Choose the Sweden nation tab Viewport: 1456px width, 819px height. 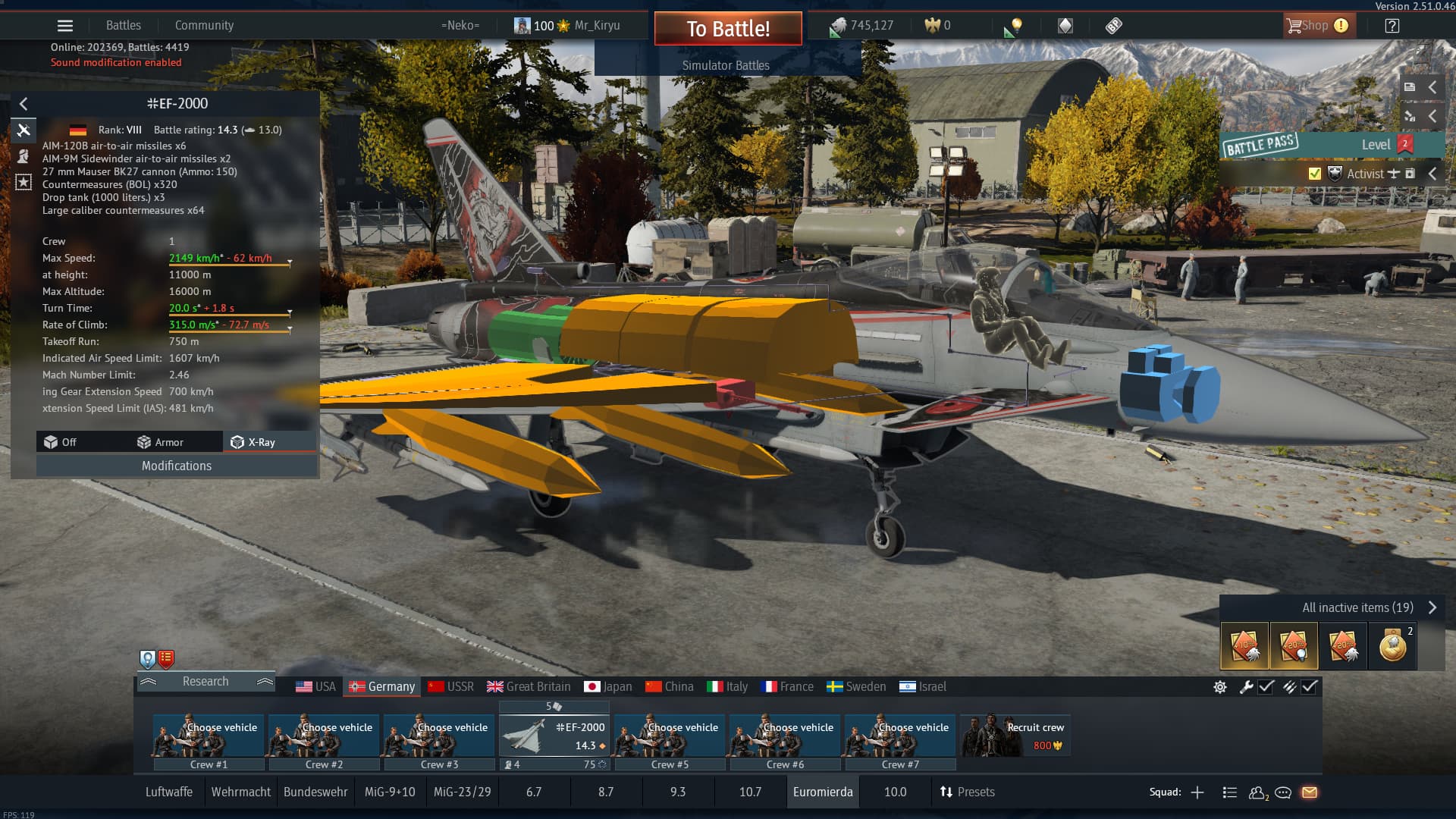[x=856, y=687]
